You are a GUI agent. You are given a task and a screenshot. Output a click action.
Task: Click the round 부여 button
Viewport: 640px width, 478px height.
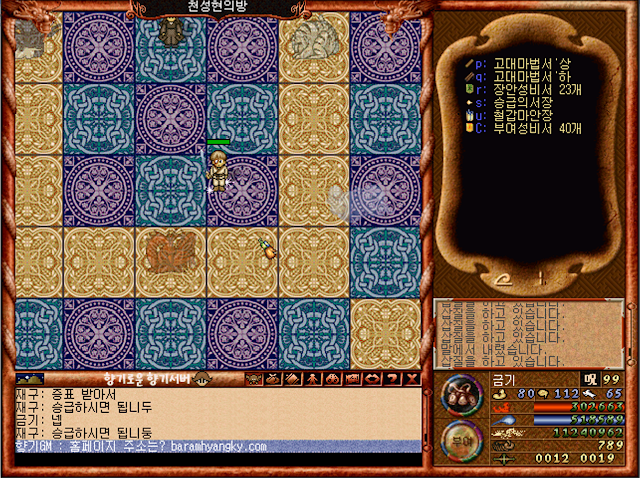point(461,440)
